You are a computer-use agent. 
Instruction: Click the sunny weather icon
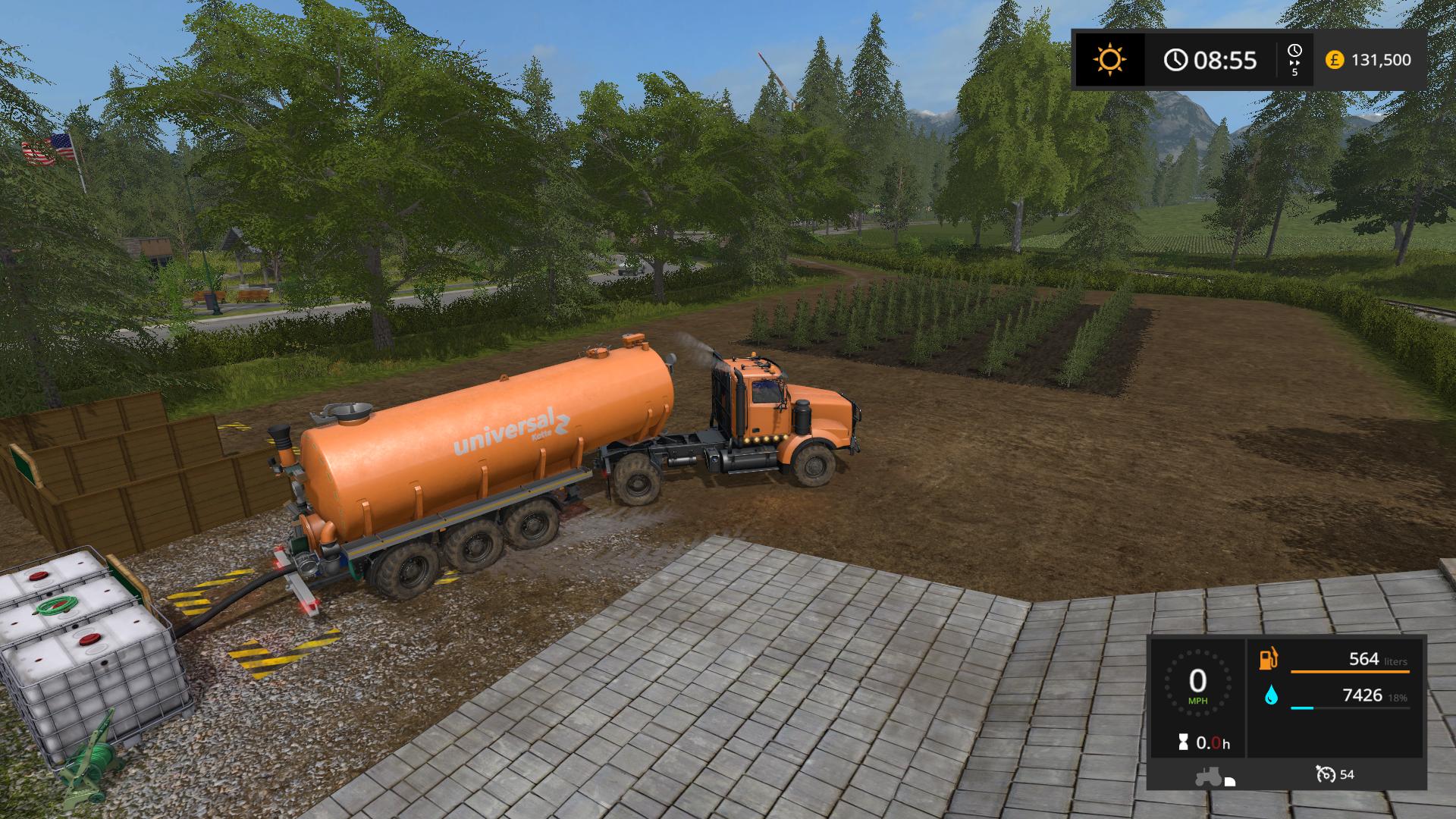(1109, 59)
